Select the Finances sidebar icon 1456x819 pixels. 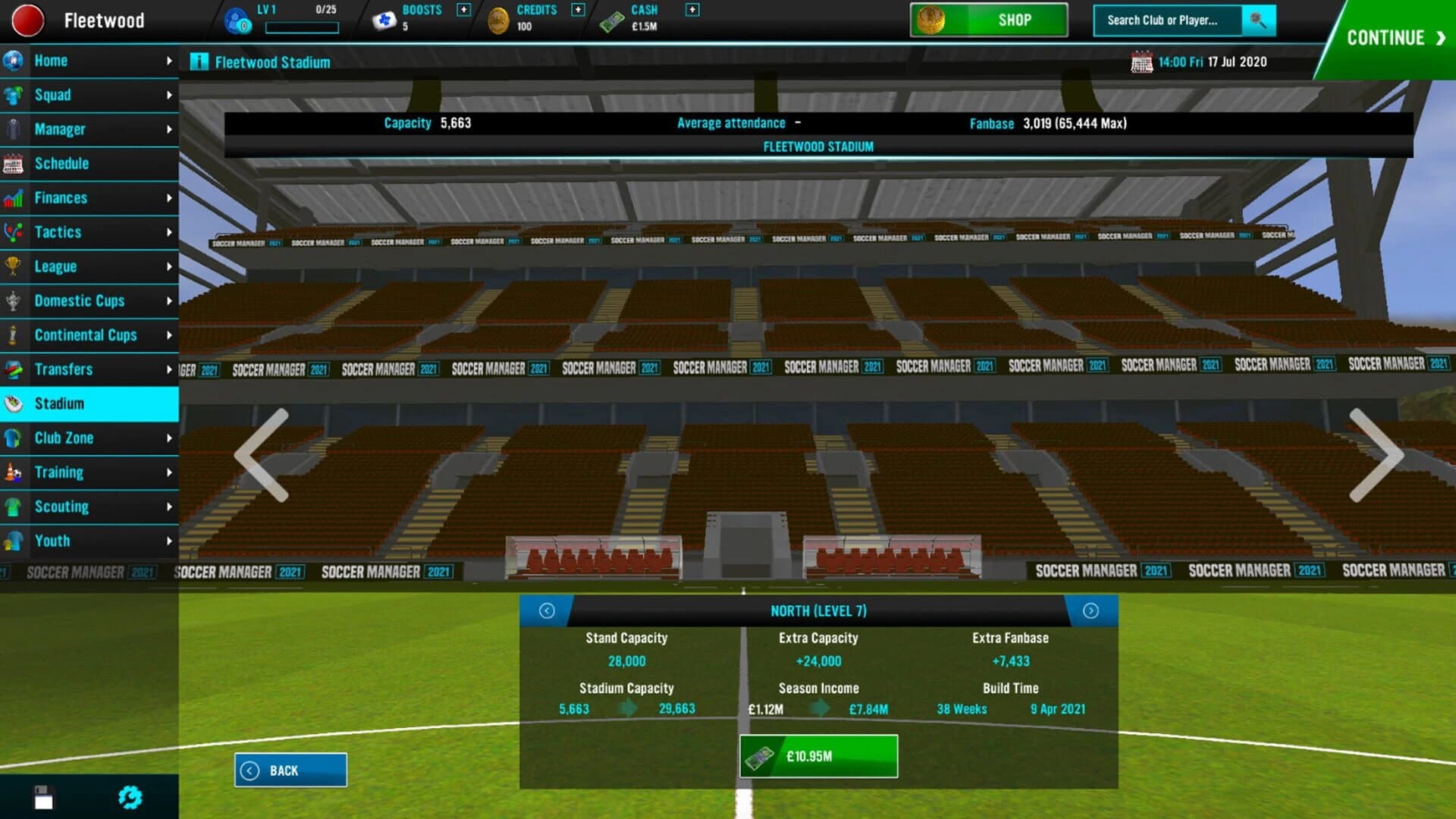[x=13, y=198]
